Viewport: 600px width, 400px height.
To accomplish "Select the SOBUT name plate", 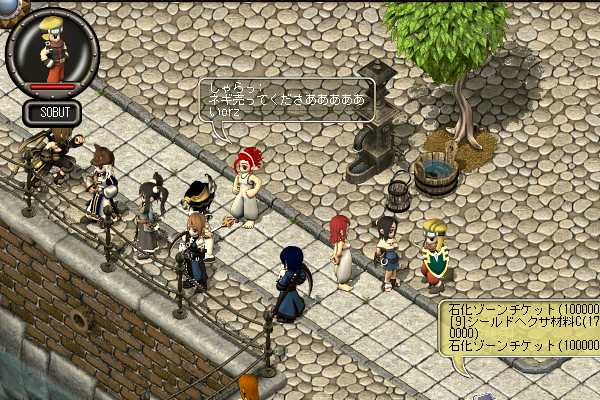I will (54, 112).
